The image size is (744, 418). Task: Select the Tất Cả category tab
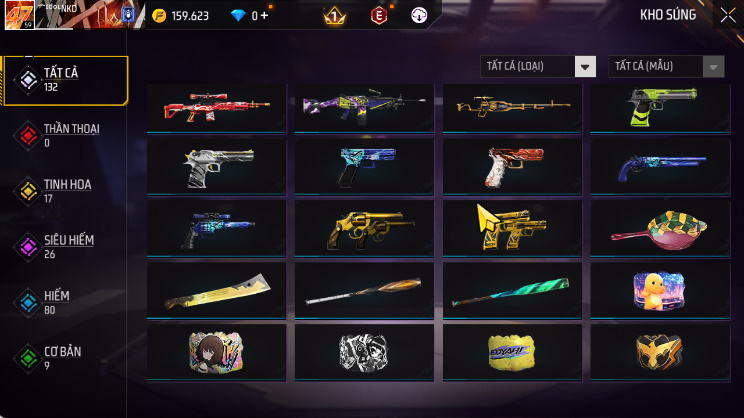click(66, 80)
